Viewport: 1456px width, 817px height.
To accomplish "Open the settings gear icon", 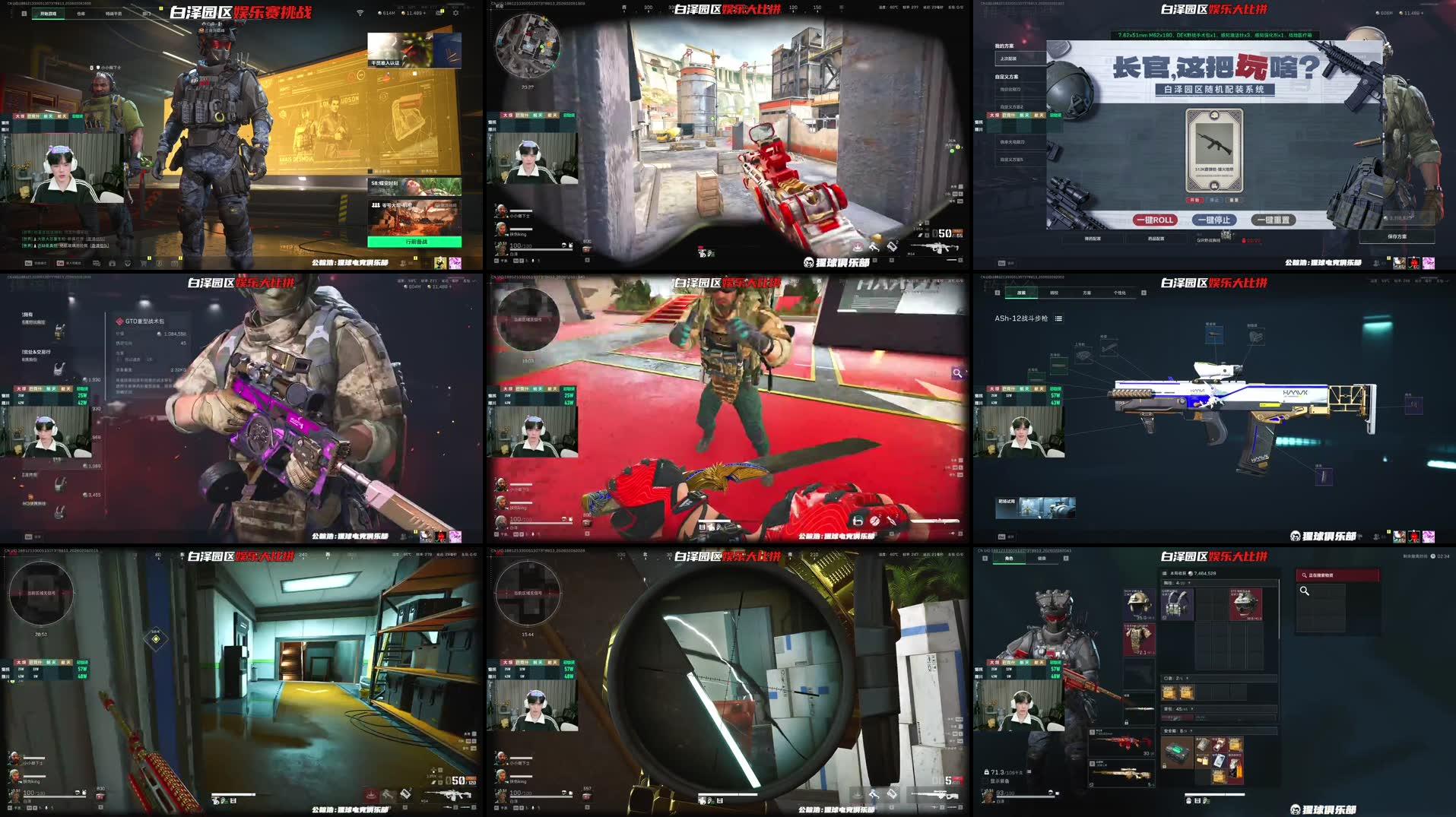I will (455, 13).
